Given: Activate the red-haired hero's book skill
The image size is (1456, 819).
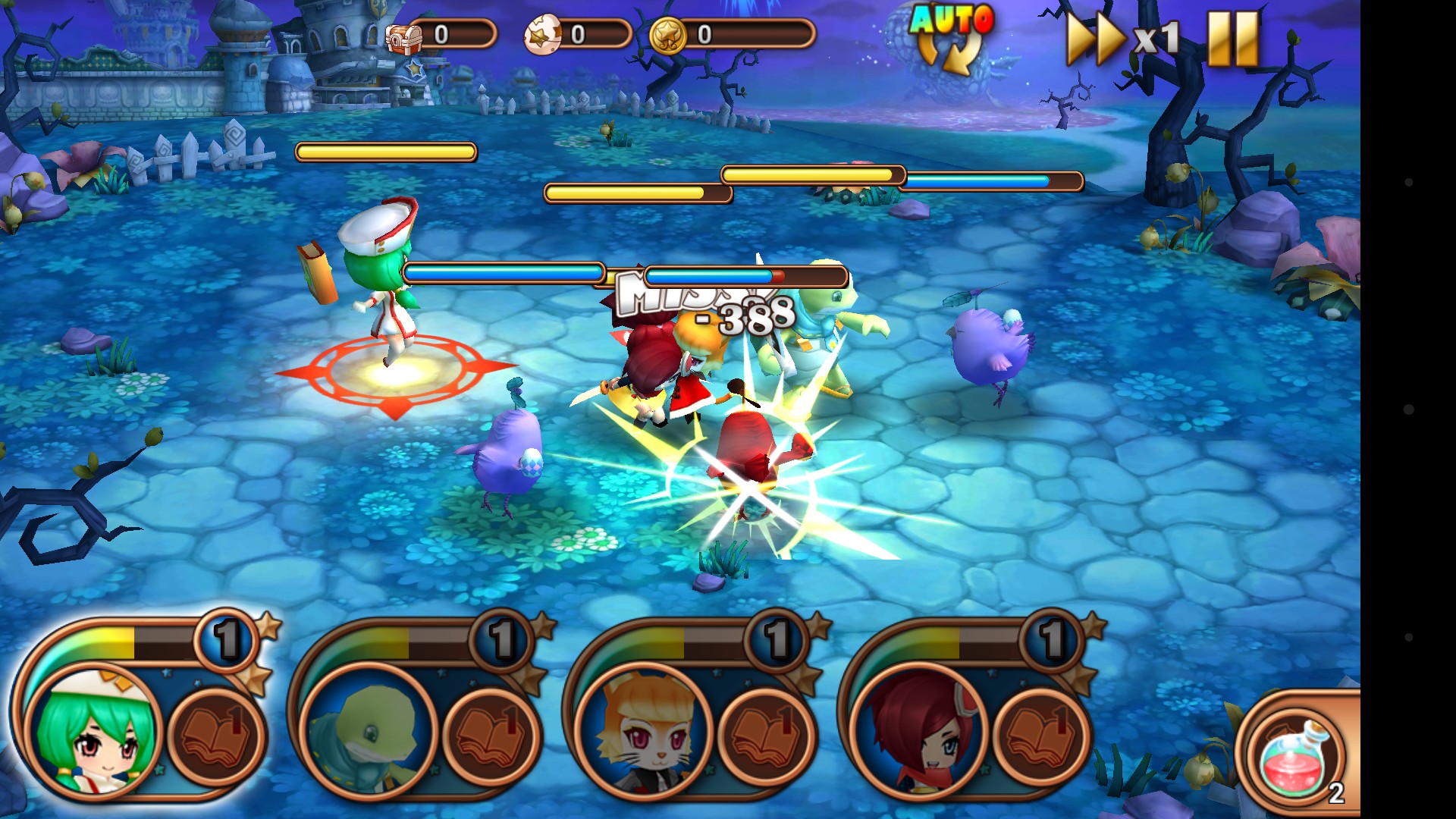Looking at the screenshot, I should pyautogui.click(x=1041, y=734).
